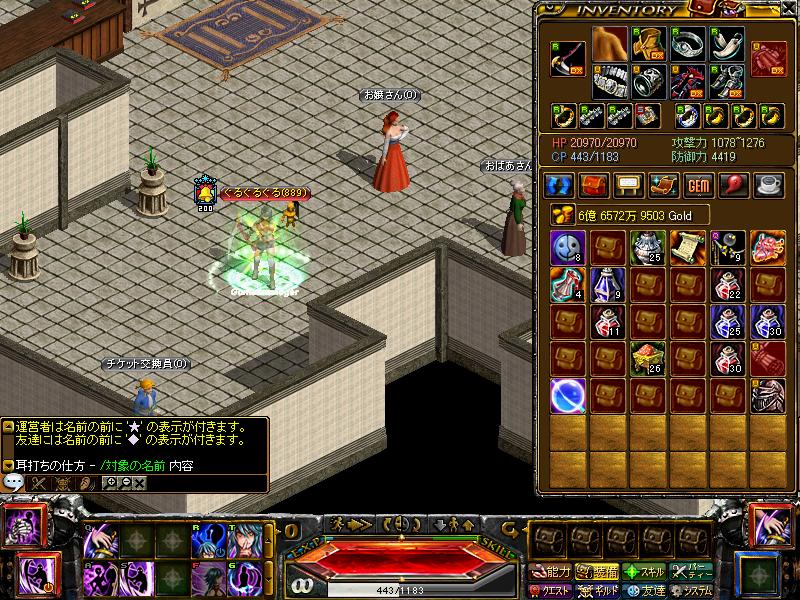
Task: Open the 能力 (Status) menu
Action: (x=551, y=572)
